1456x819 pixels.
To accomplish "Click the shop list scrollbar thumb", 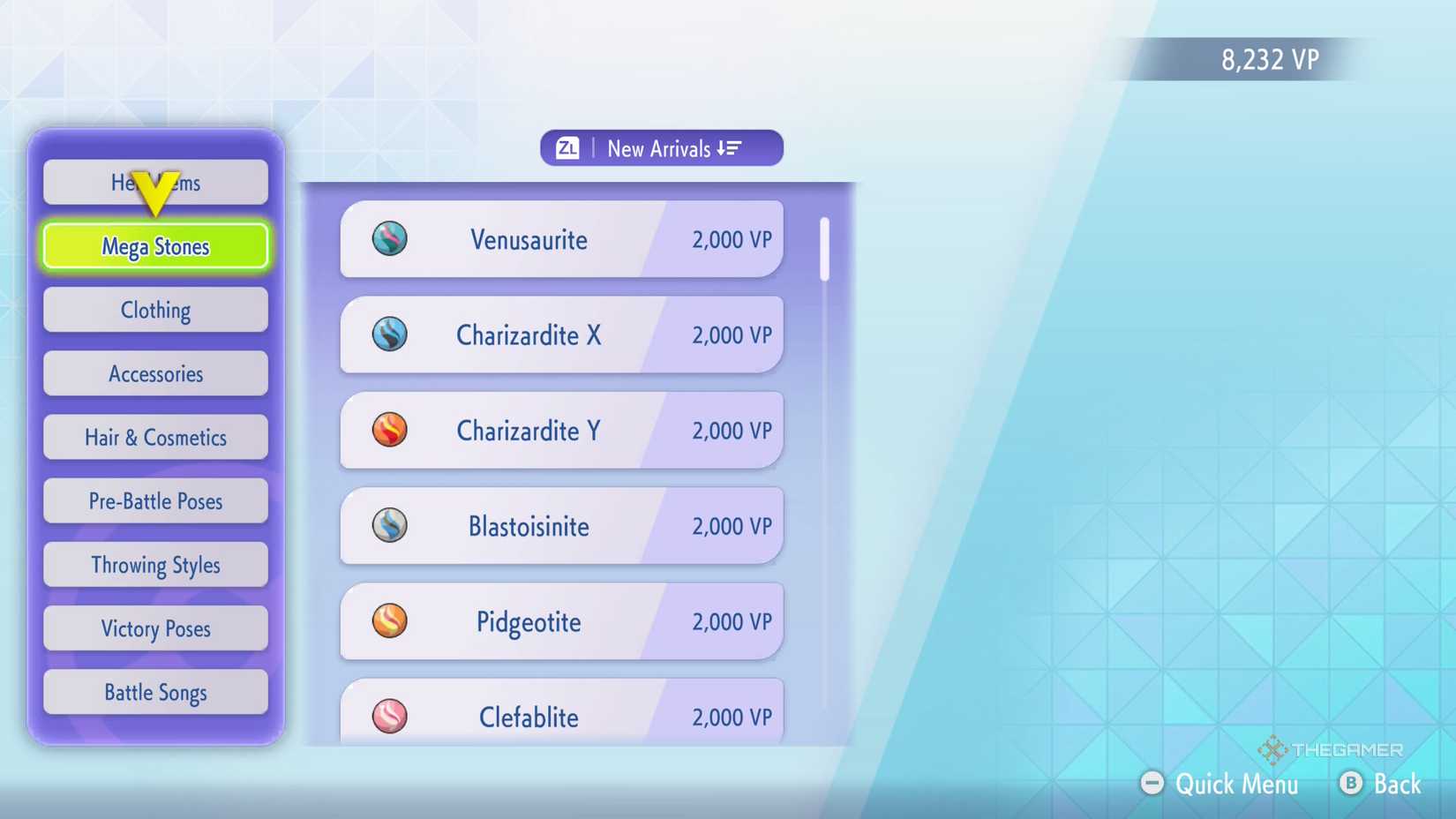I will pyautogui.click(x=823, y=250).
